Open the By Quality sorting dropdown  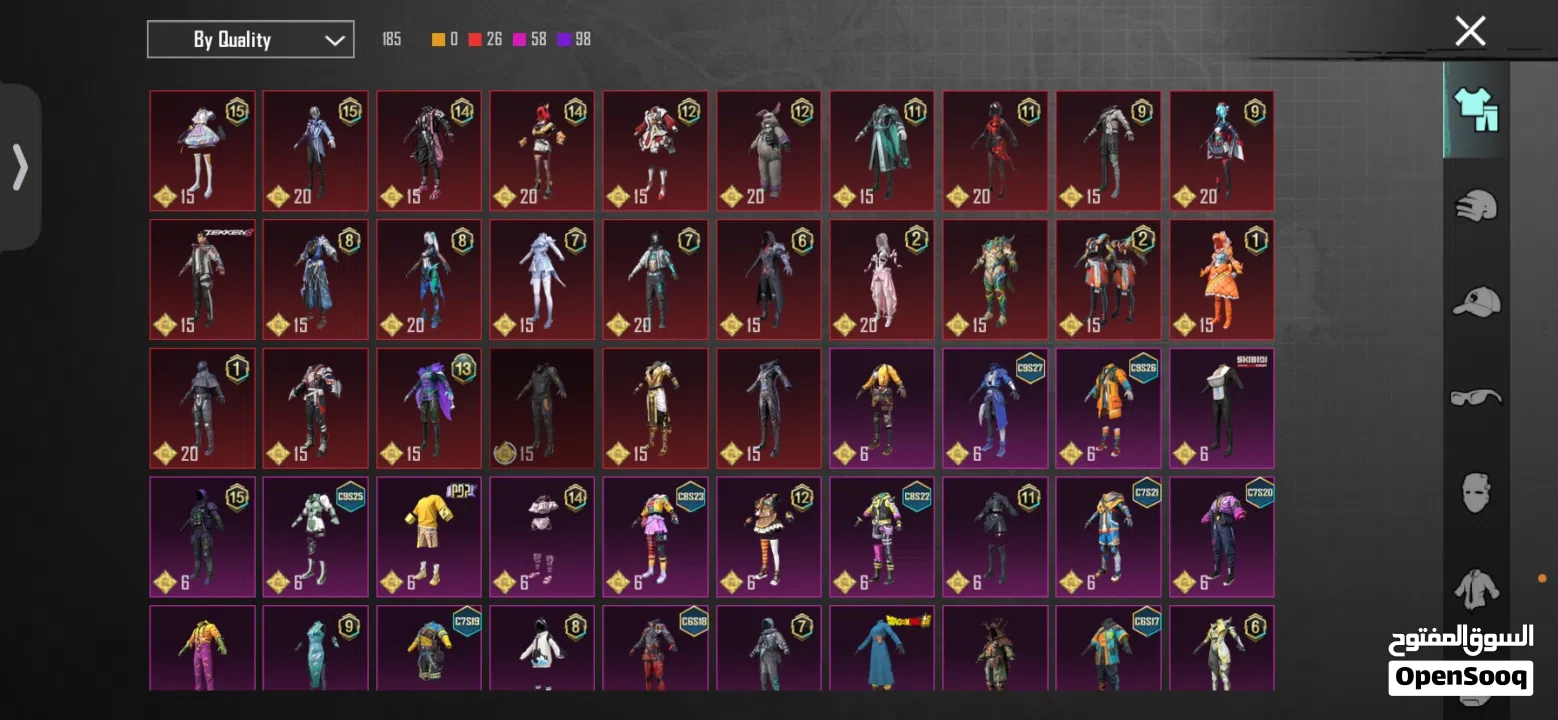point(250,39)
